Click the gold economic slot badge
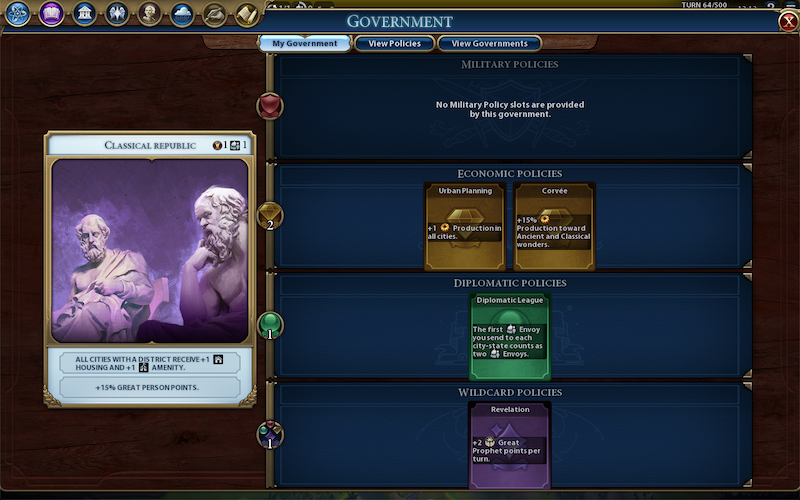The height and width of the screenshot is (500, 800). click(270, 215)
